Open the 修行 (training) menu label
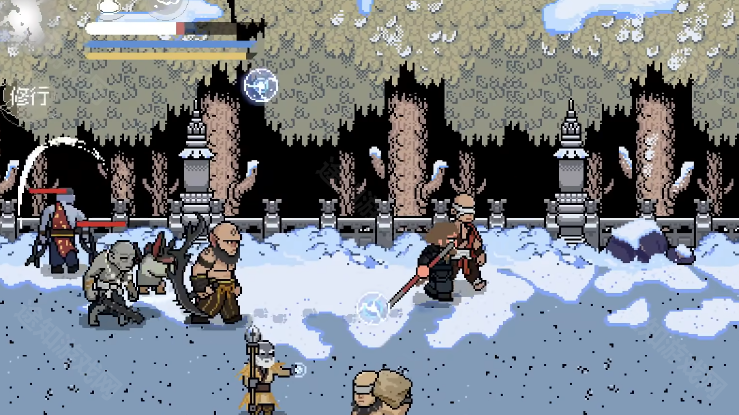This screenshot has width=739, height=415. coord(29,97)
